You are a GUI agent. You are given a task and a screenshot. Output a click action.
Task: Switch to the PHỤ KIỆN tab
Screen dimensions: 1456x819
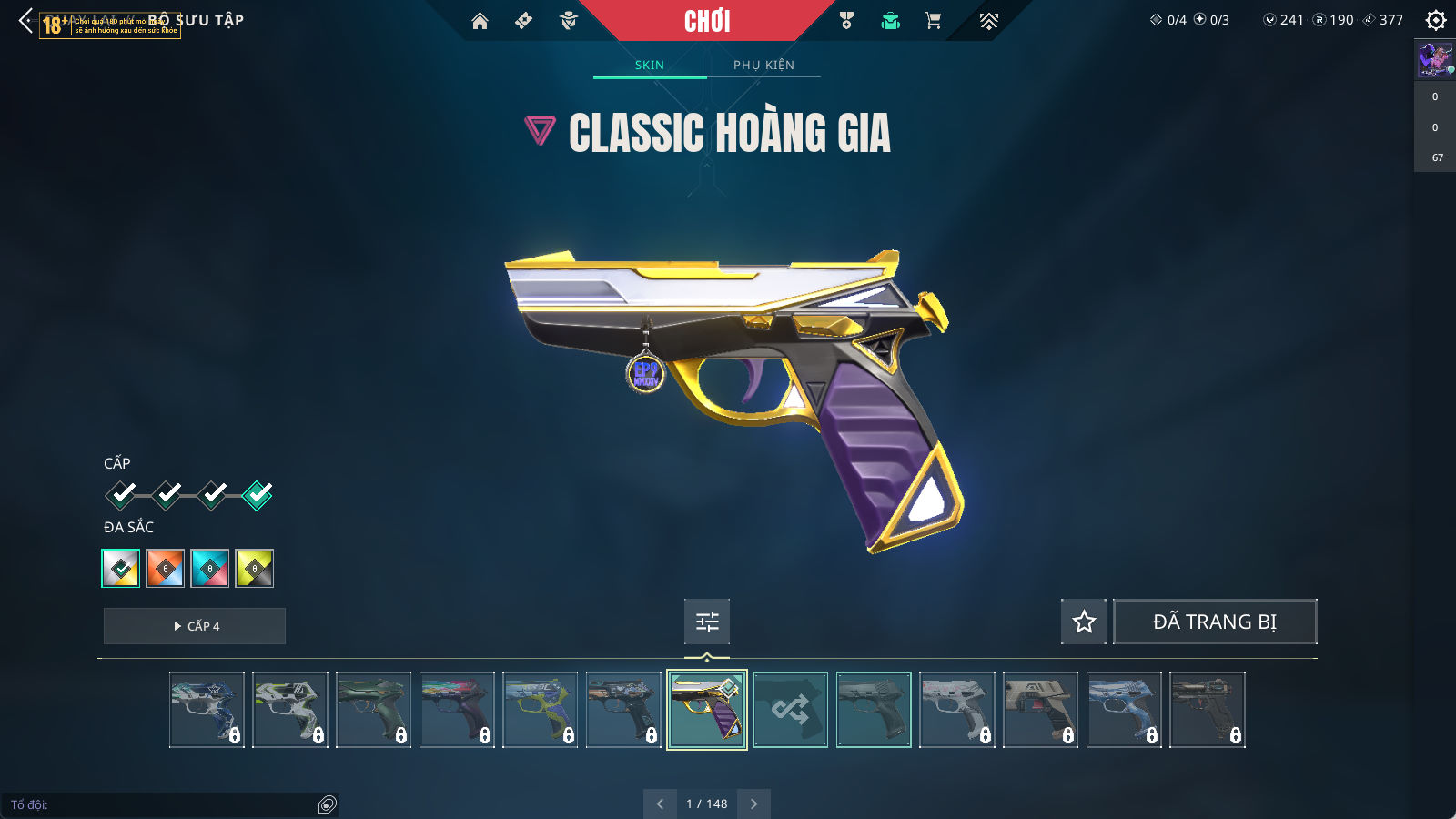tap(763, 65)
